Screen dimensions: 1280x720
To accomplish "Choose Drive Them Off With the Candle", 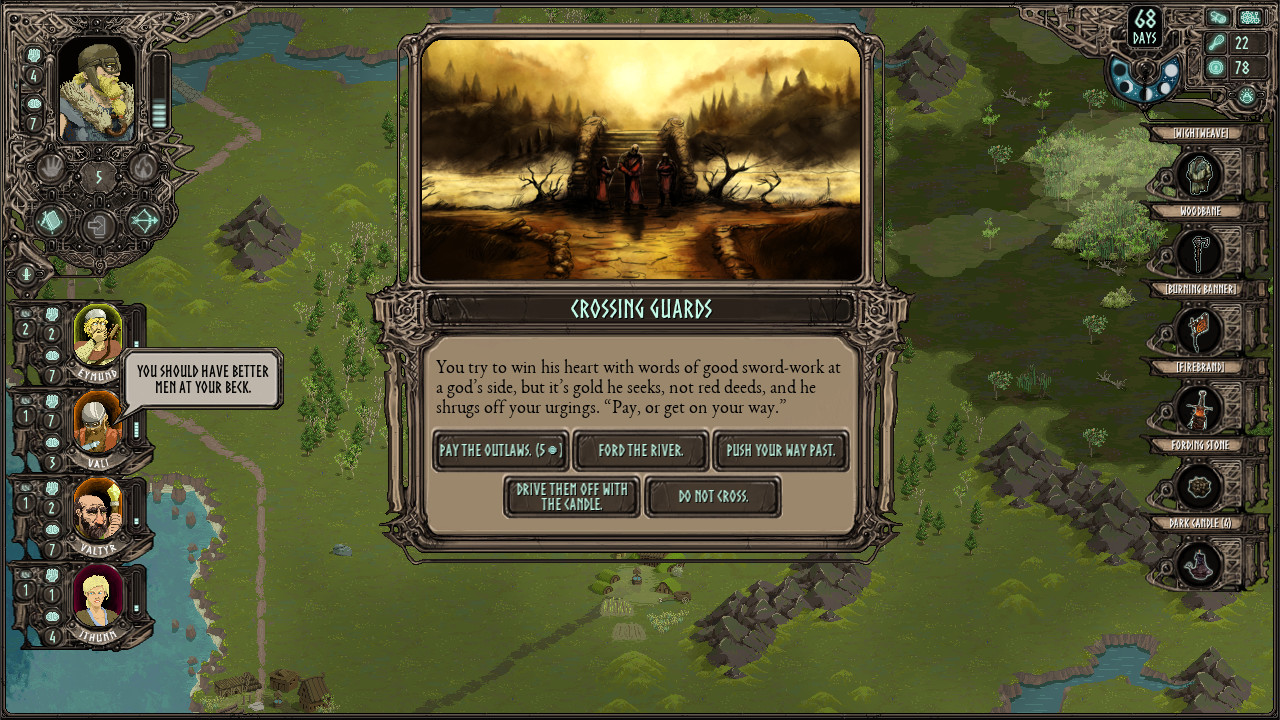I will tap(571, 496).
